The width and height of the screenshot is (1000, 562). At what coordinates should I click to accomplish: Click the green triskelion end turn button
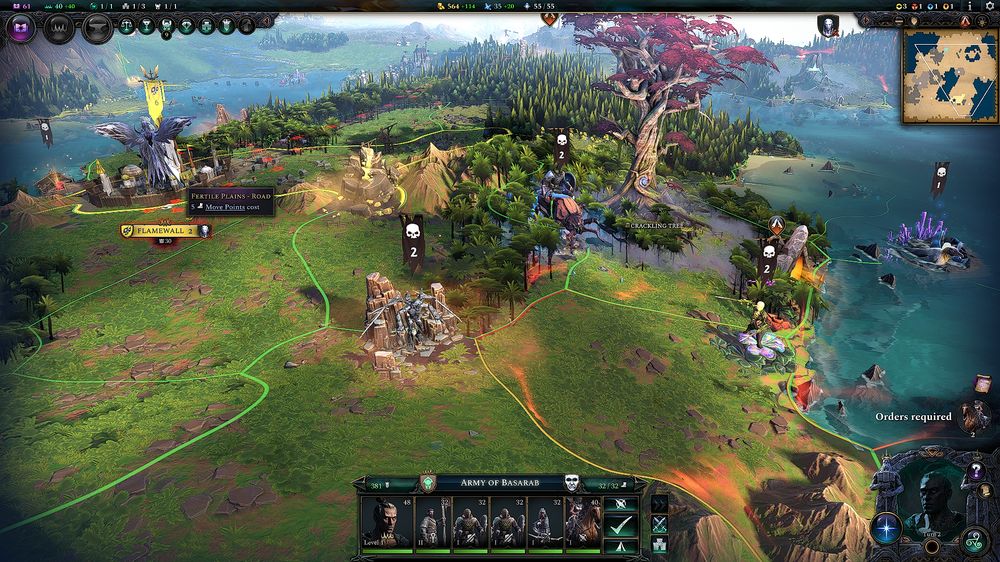point(973,542)
